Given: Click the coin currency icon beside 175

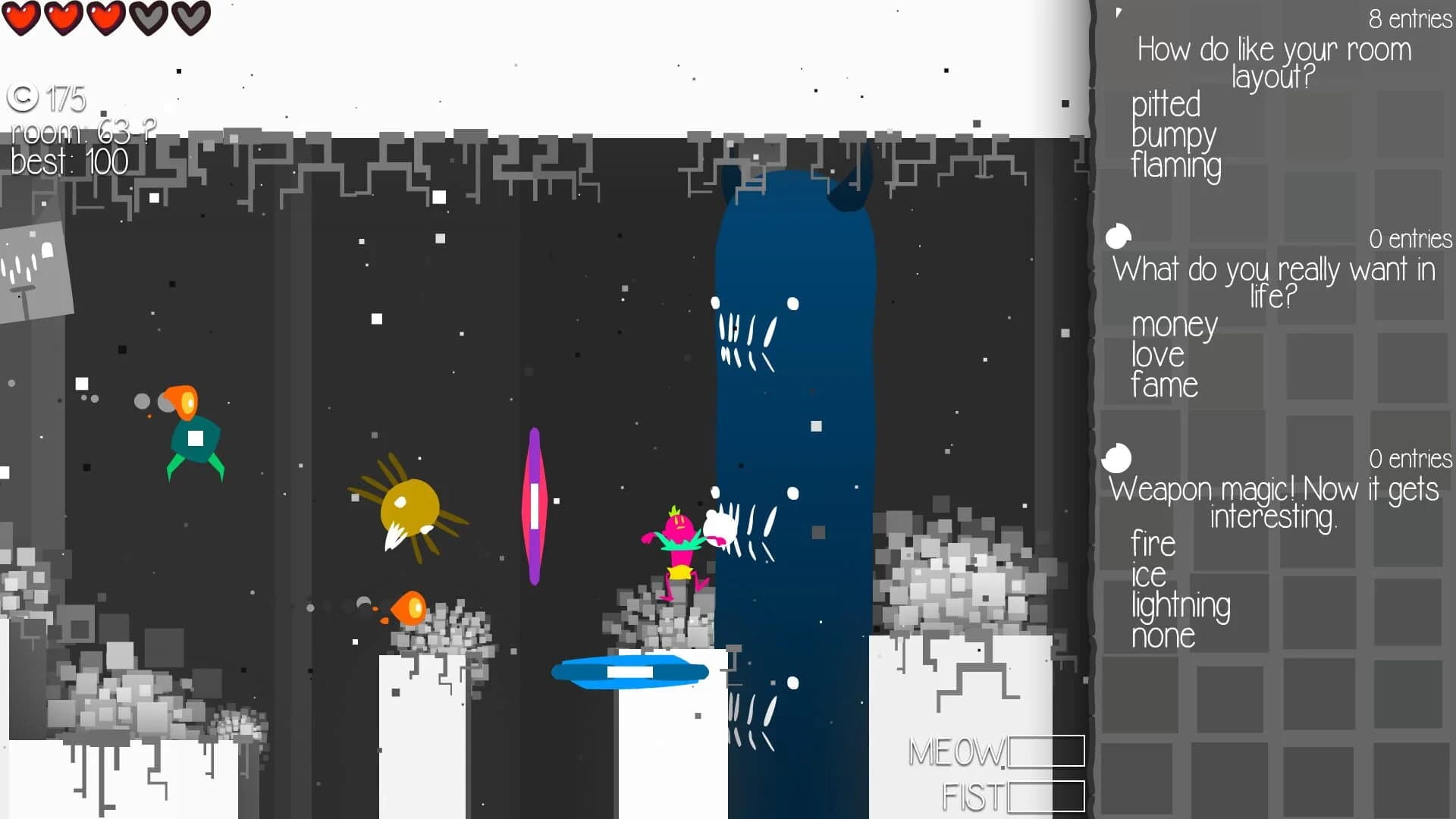Looking at the screenshot, I should click(x=23, y=98).
